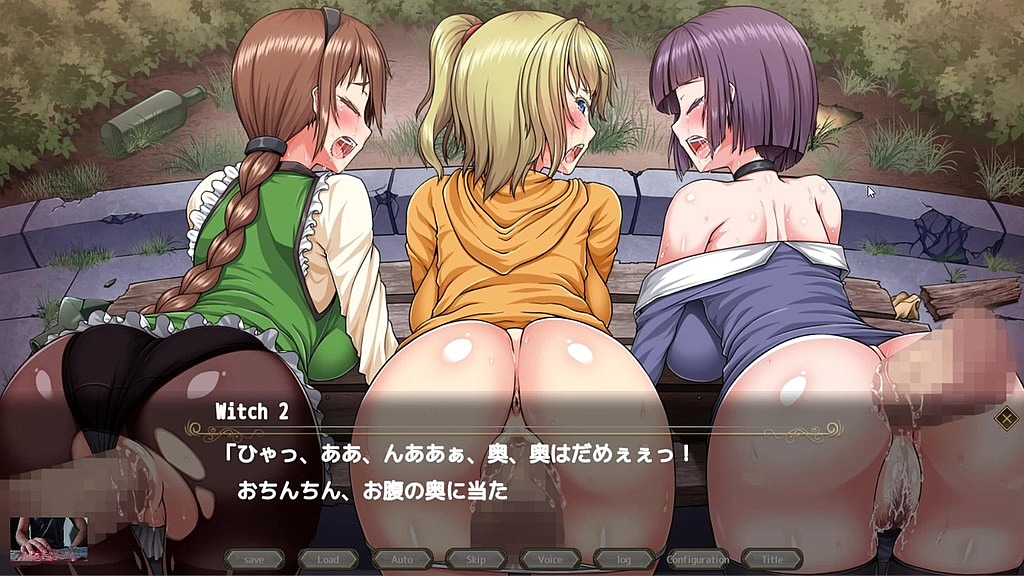Replay the line with Voice button
Screen dimensions: 1024x576
(550, 559)
